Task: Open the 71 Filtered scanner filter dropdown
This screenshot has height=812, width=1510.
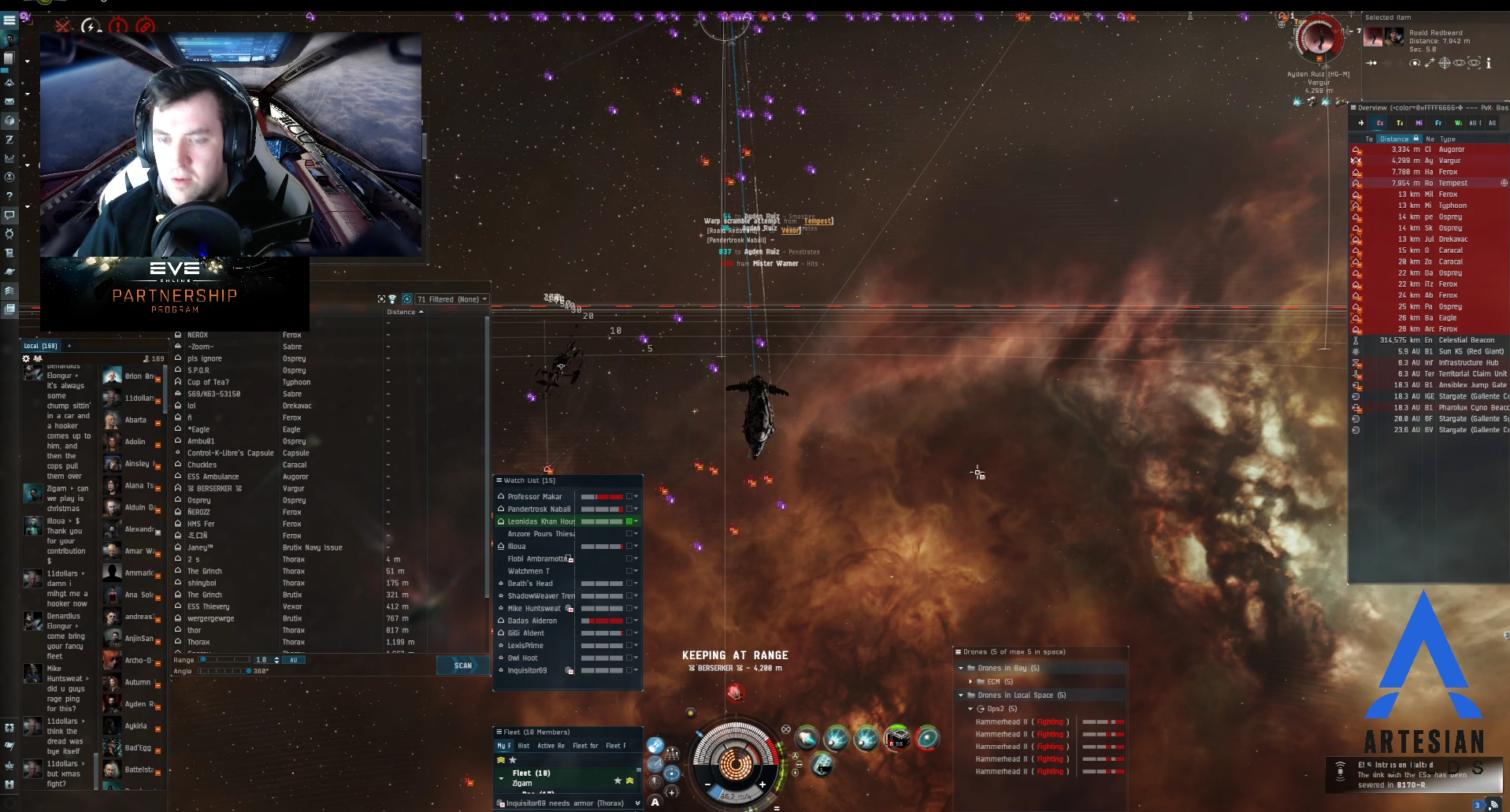Action: [452, 299]
